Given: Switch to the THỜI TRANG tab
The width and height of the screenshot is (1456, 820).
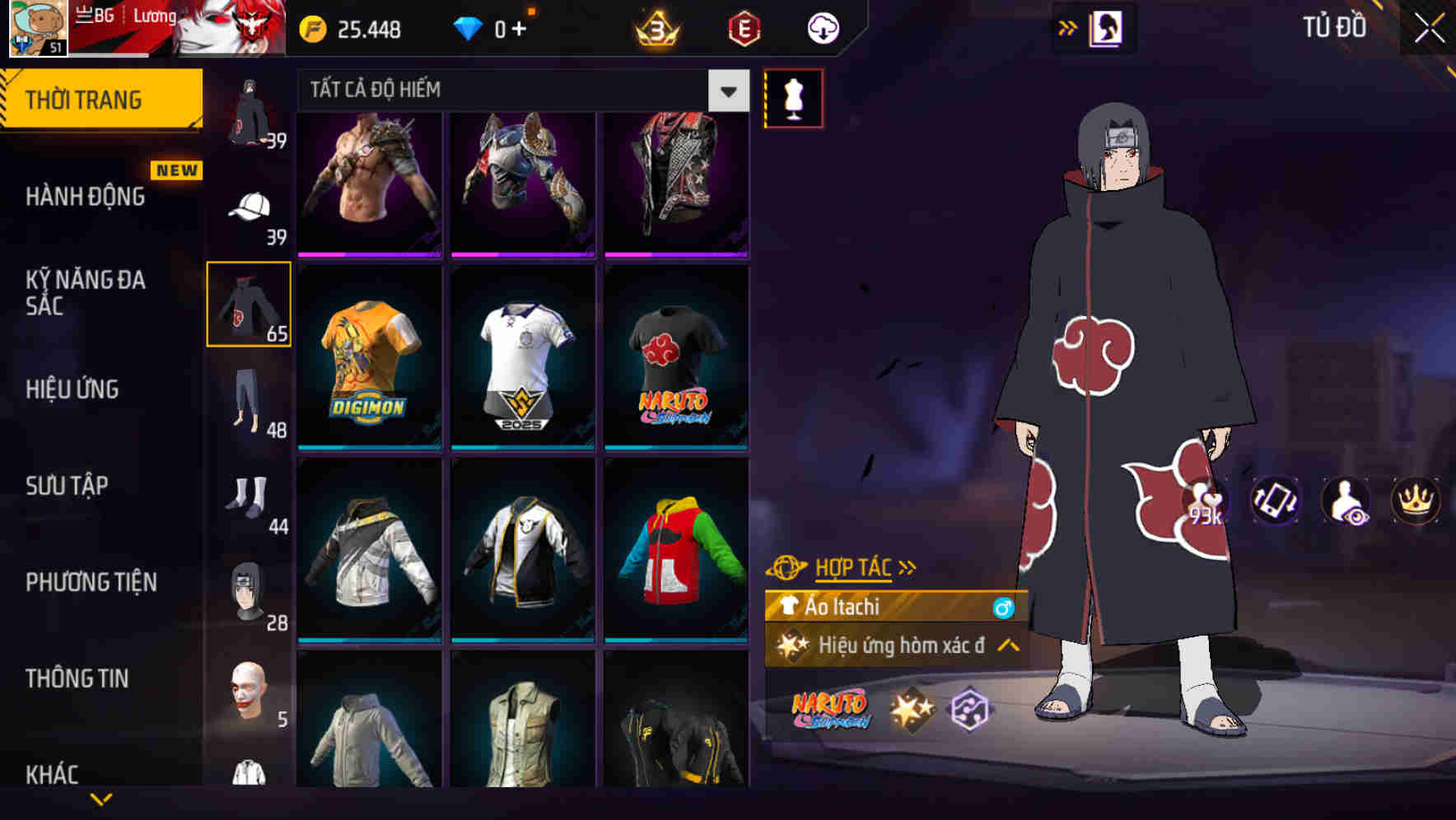Looking at the screenshot, I should (84, 99).
